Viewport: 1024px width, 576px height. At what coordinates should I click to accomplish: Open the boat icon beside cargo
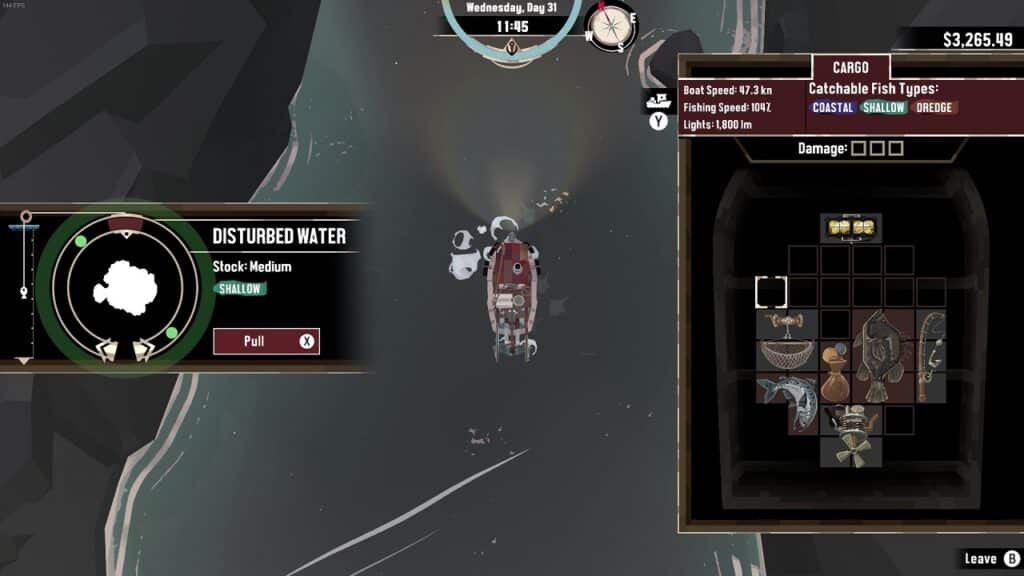coord(657,100)
